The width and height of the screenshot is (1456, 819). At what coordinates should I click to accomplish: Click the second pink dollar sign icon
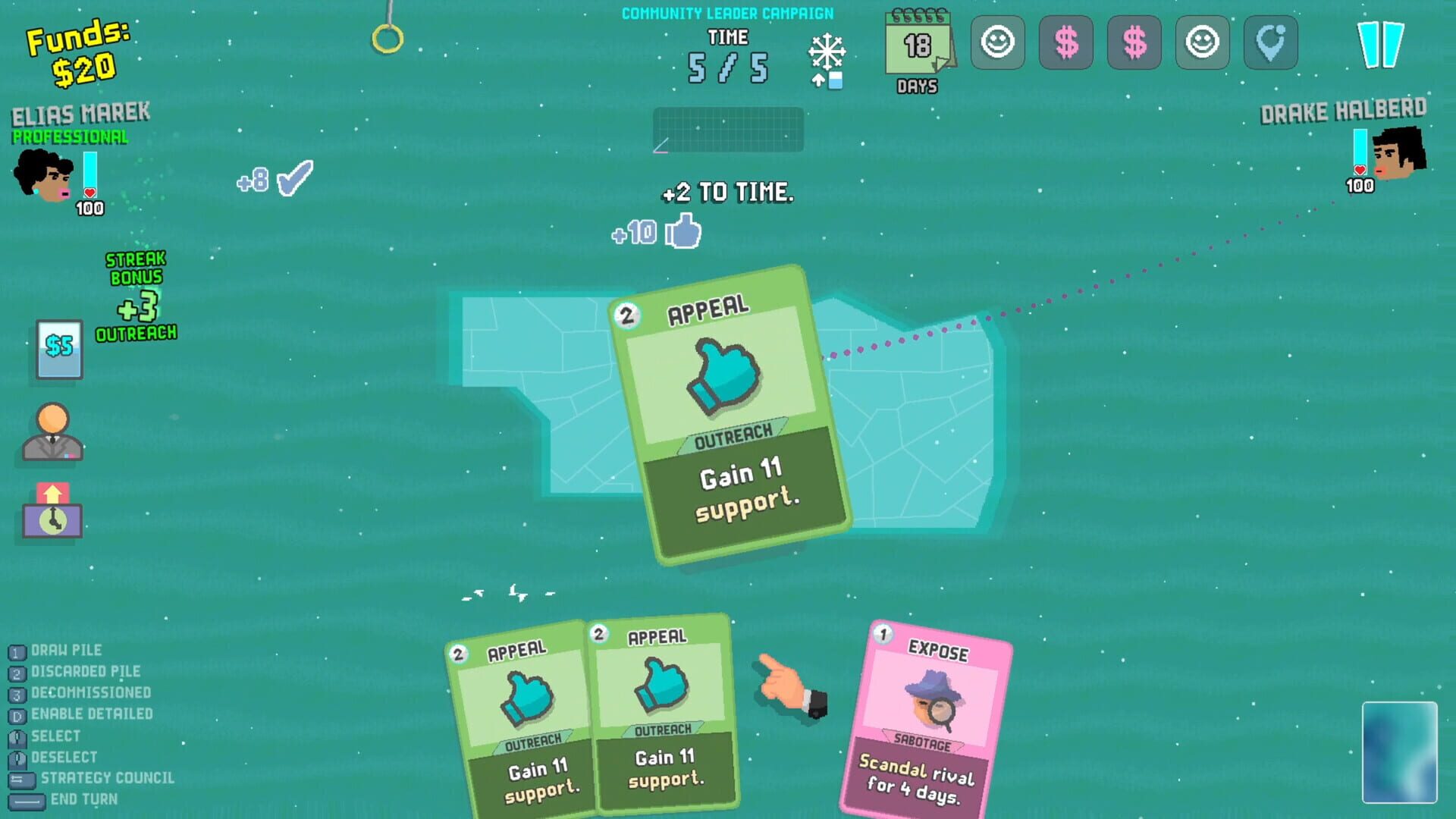(x=1134, y=43)
